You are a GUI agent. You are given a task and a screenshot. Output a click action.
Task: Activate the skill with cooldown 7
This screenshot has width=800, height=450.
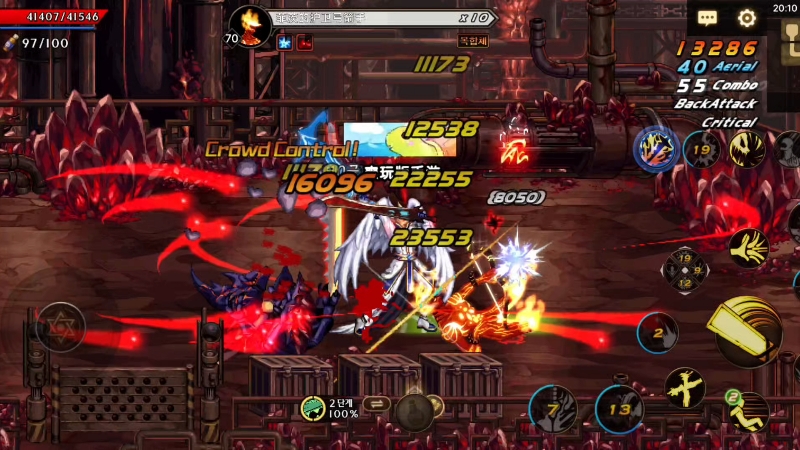(x=553, y=408)
